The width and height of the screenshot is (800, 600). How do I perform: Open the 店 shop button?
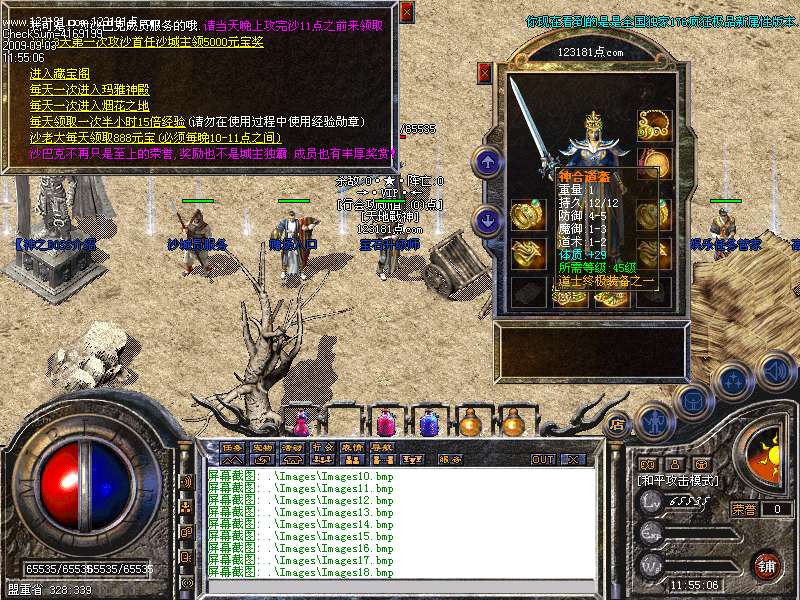point(617,424)
